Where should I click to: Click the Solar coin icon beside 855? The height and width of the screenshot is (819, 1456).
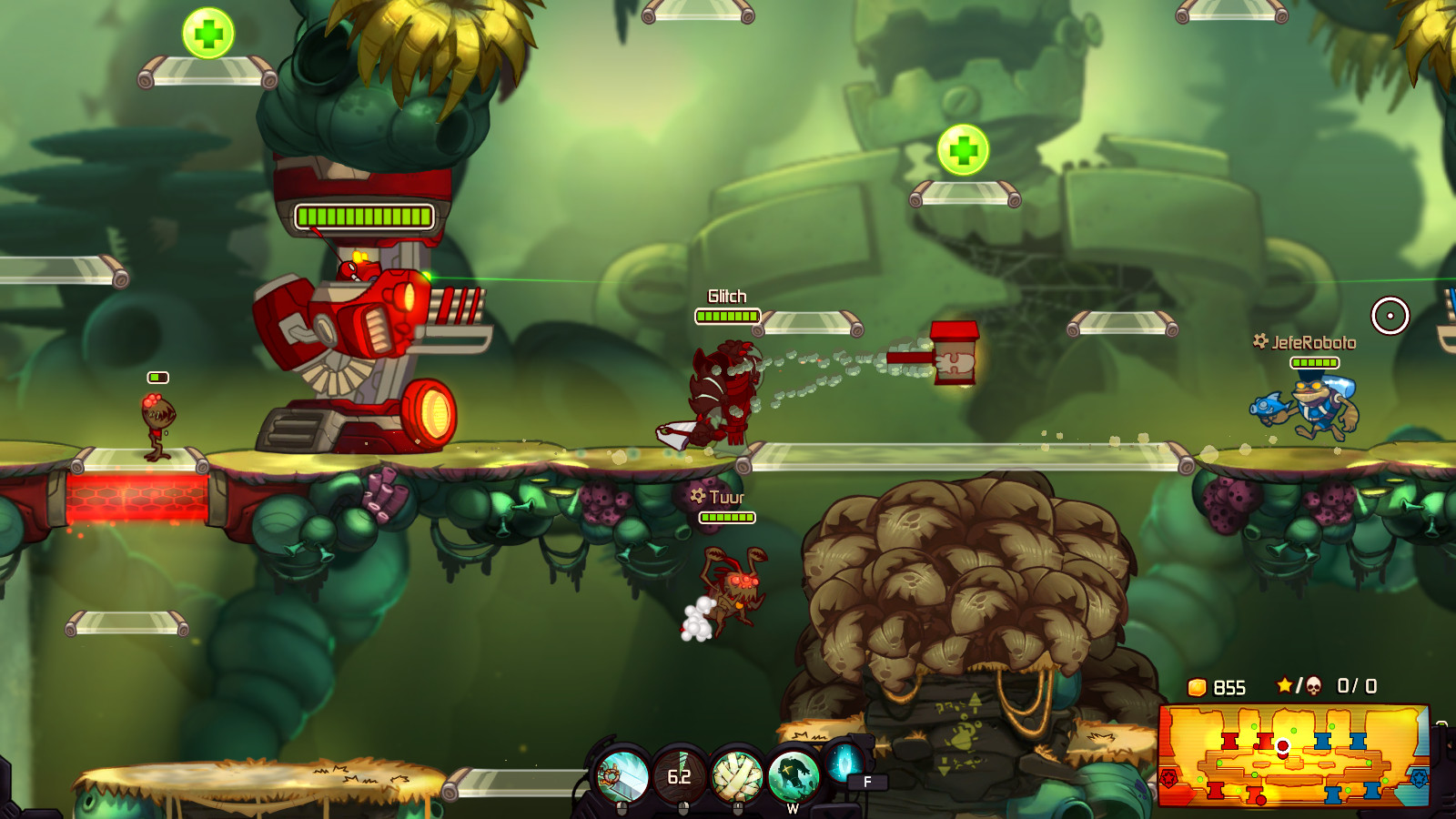click(x=1196, y=686)
